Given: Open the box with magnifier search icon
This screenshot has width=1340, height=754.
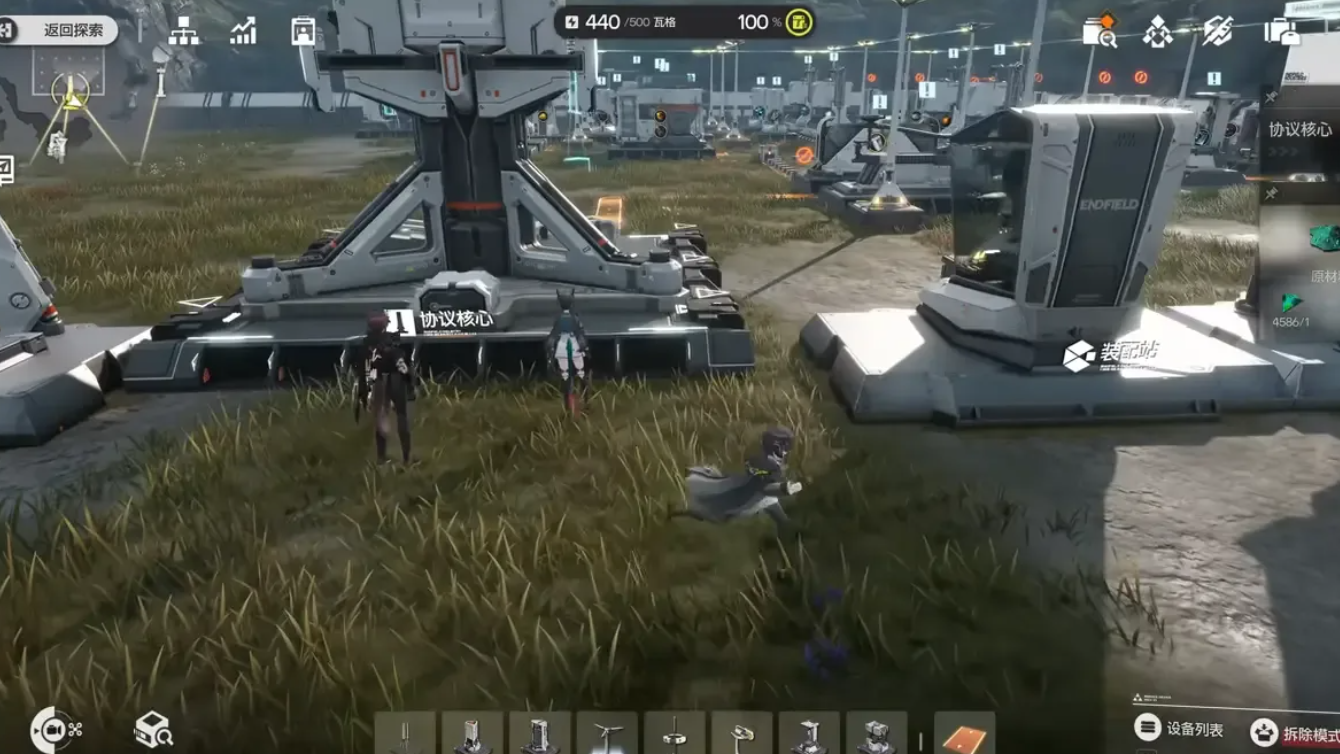Looking at the screenshot, I should tap(1099, 32).
